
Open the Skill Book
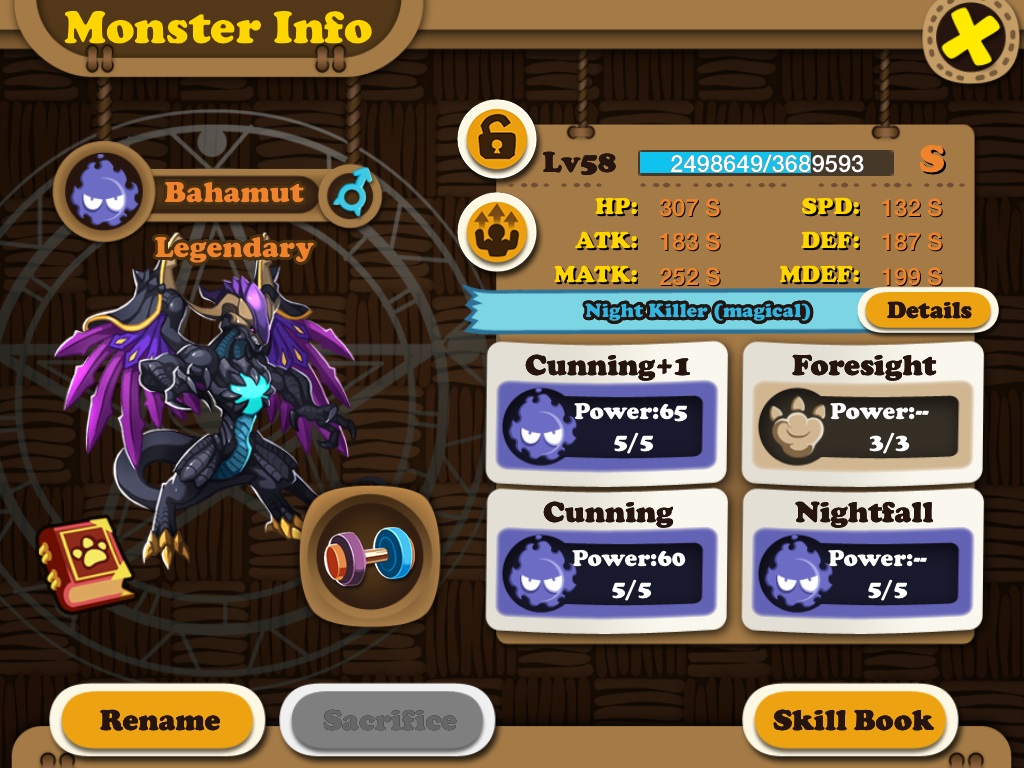(x=852, y=720)
